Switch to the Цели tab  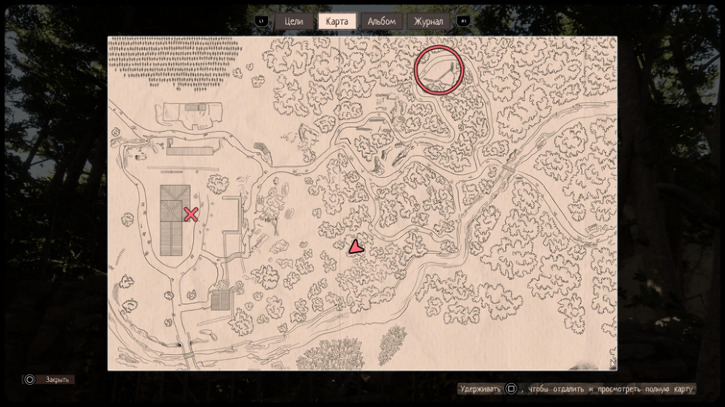click(294, 21)
